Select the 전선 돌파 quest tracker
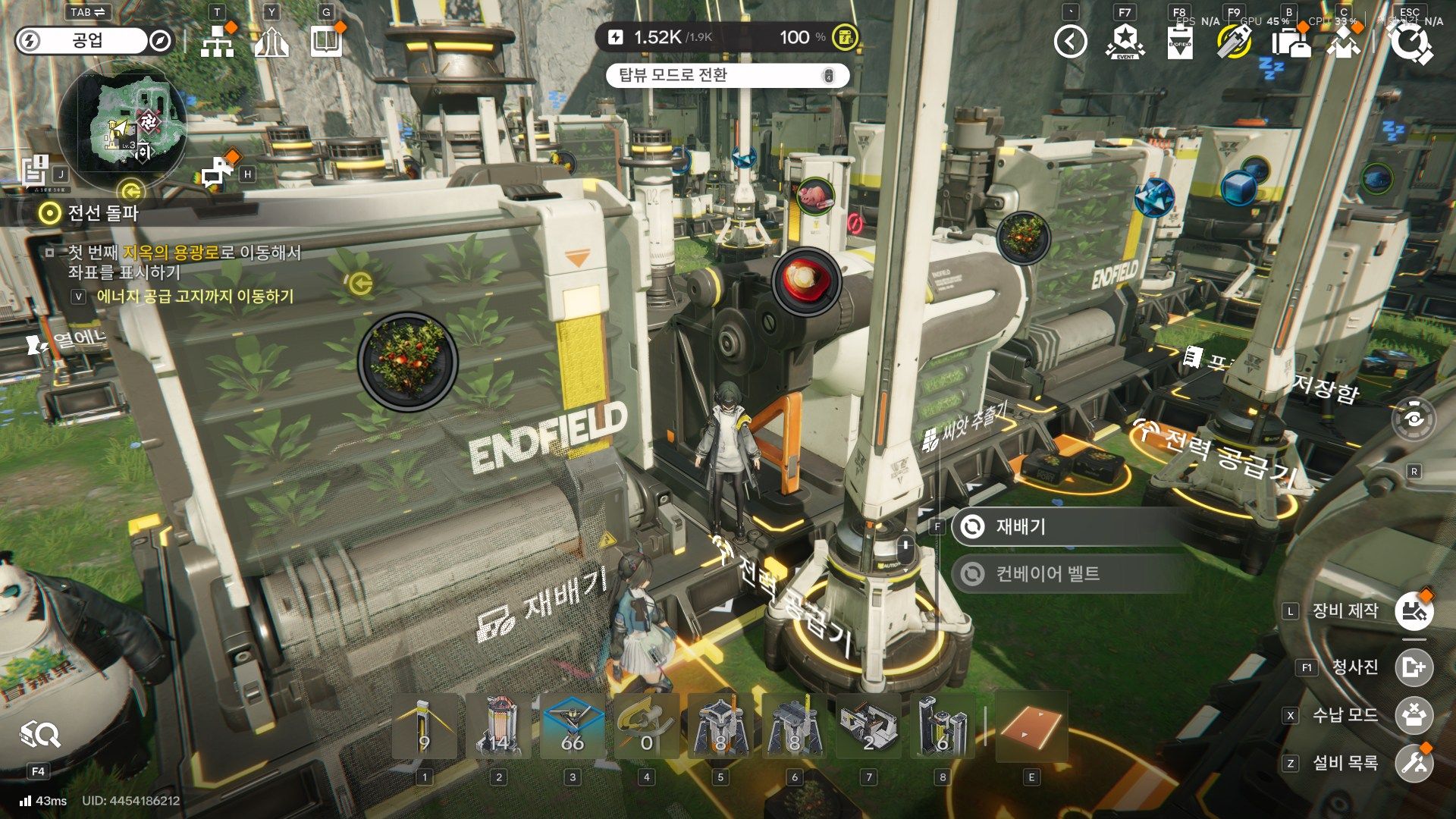This screenshot has width=1456, height=819. coord(103,213)
